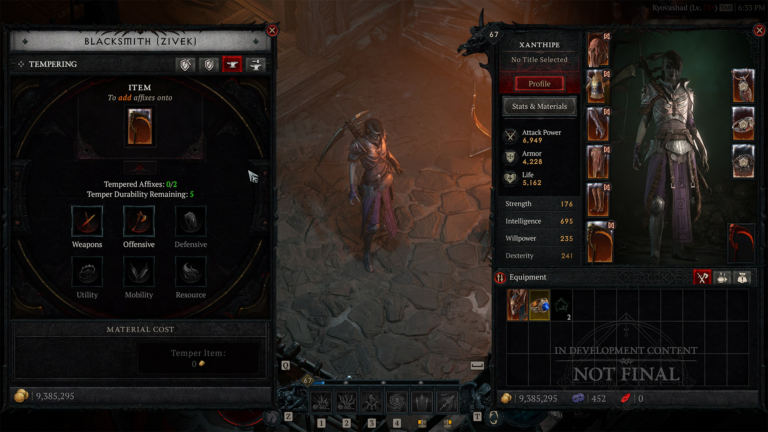Open Stats & Materials
The height and width of the screenshot is (432, 768).
[539, 106]
